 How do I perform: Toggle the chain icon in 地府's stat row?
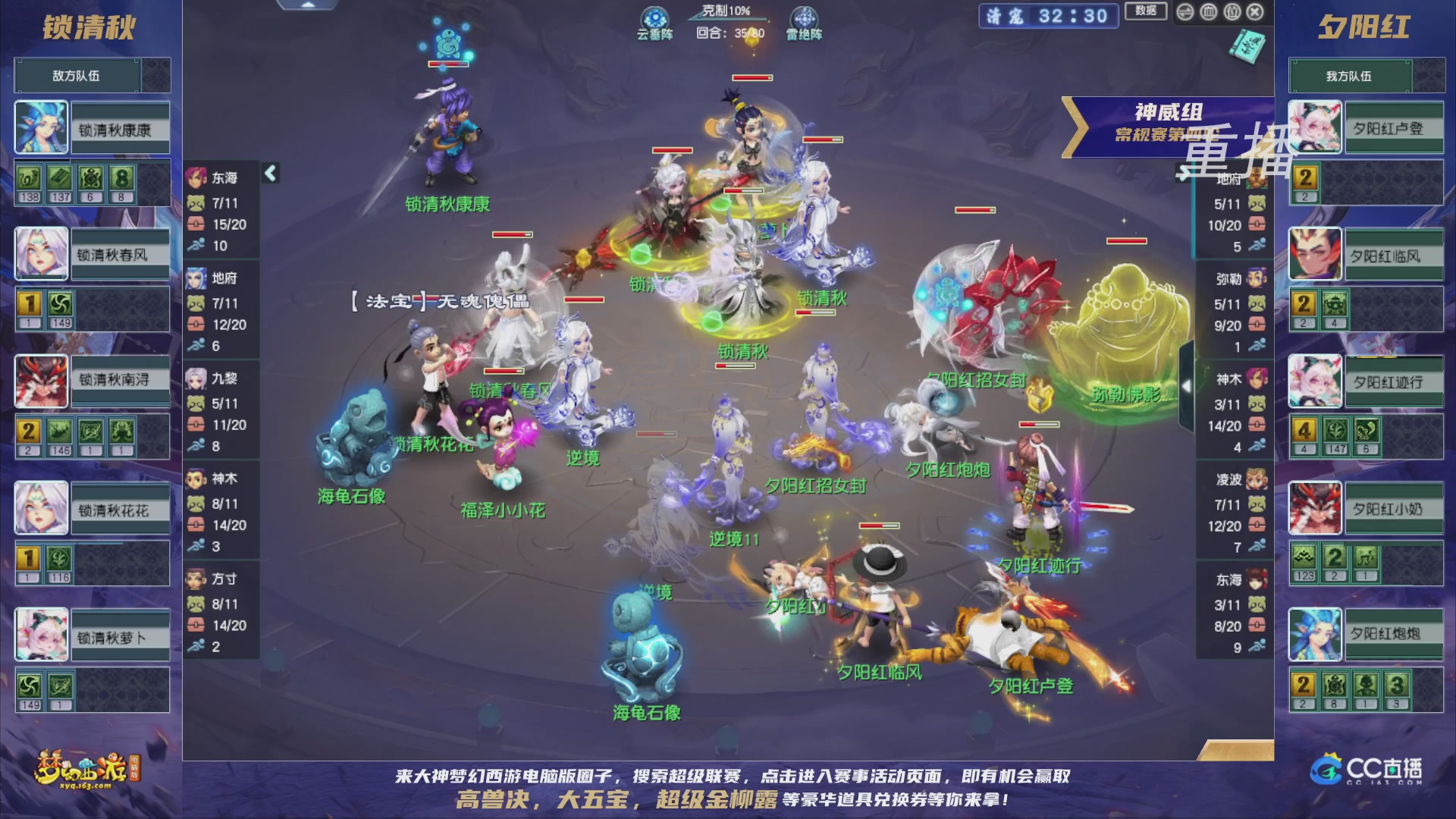[x=196, y=322]
